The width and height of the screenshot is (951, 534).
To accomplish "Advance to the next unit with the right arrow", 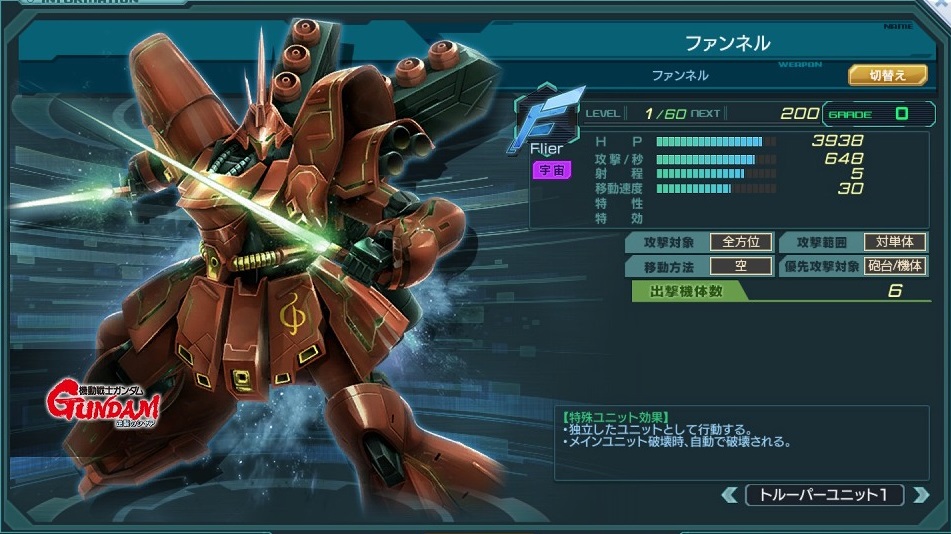I will click(920, 495).
